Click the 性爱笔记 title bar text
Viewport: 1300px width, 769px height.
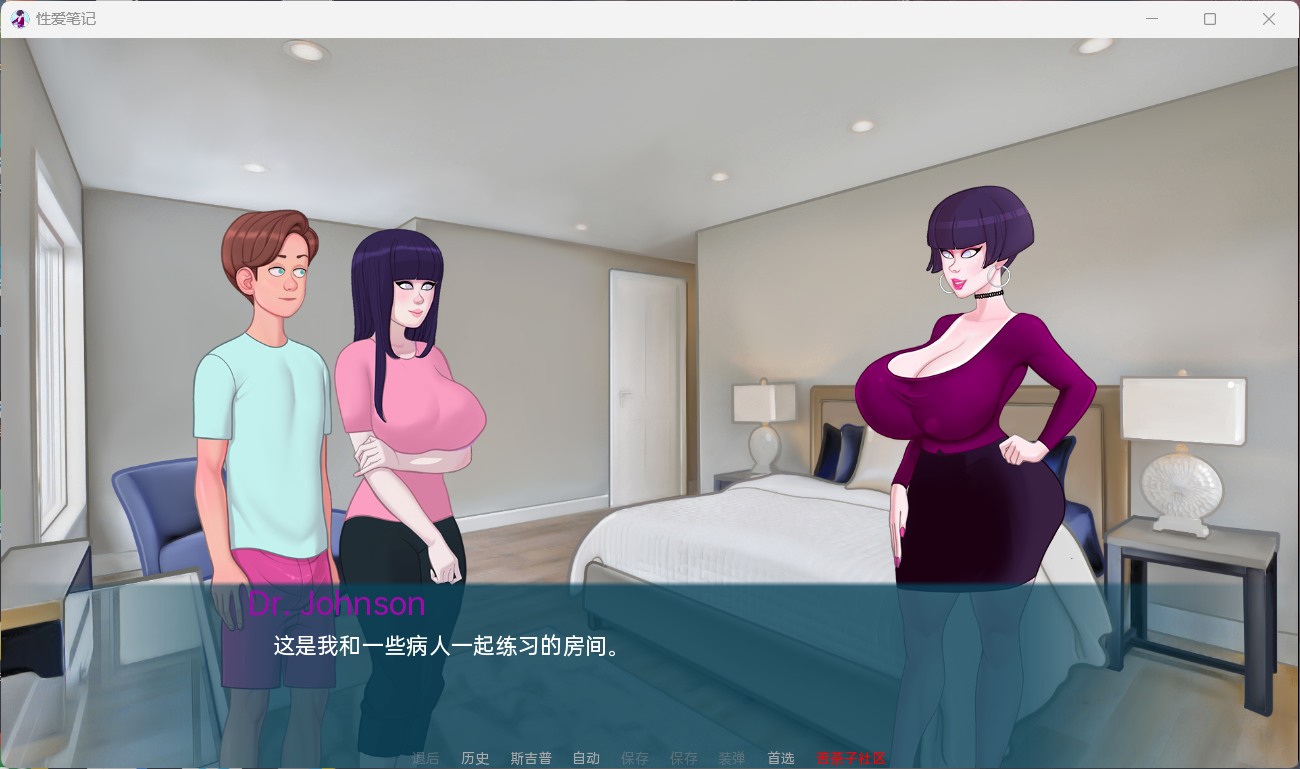tap(65, 18)
